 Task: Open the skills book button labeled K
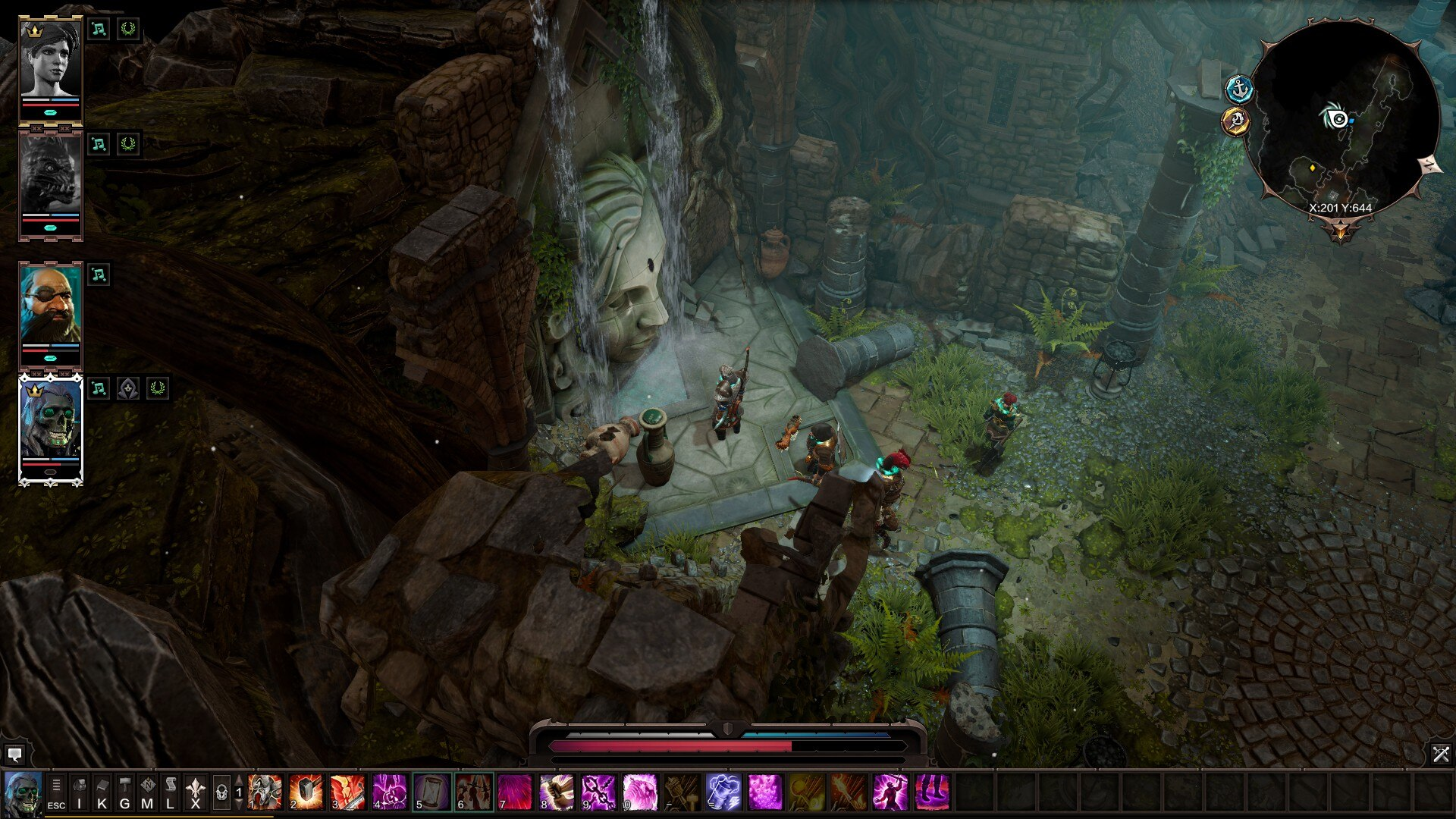(x=102, y=792)
